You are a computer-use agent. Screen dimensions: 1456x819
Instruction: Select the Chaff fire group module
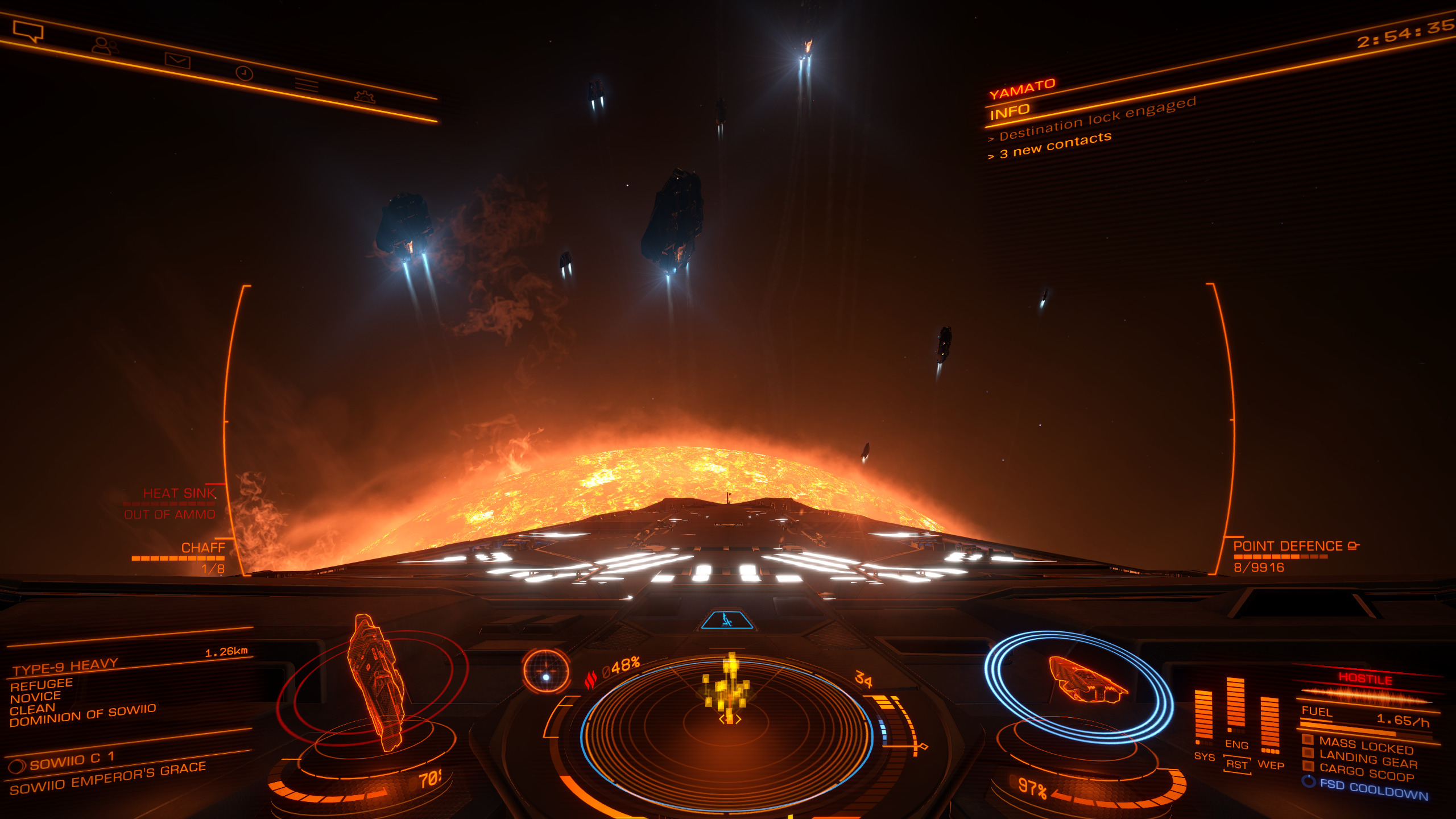click(x=202, y=548)
